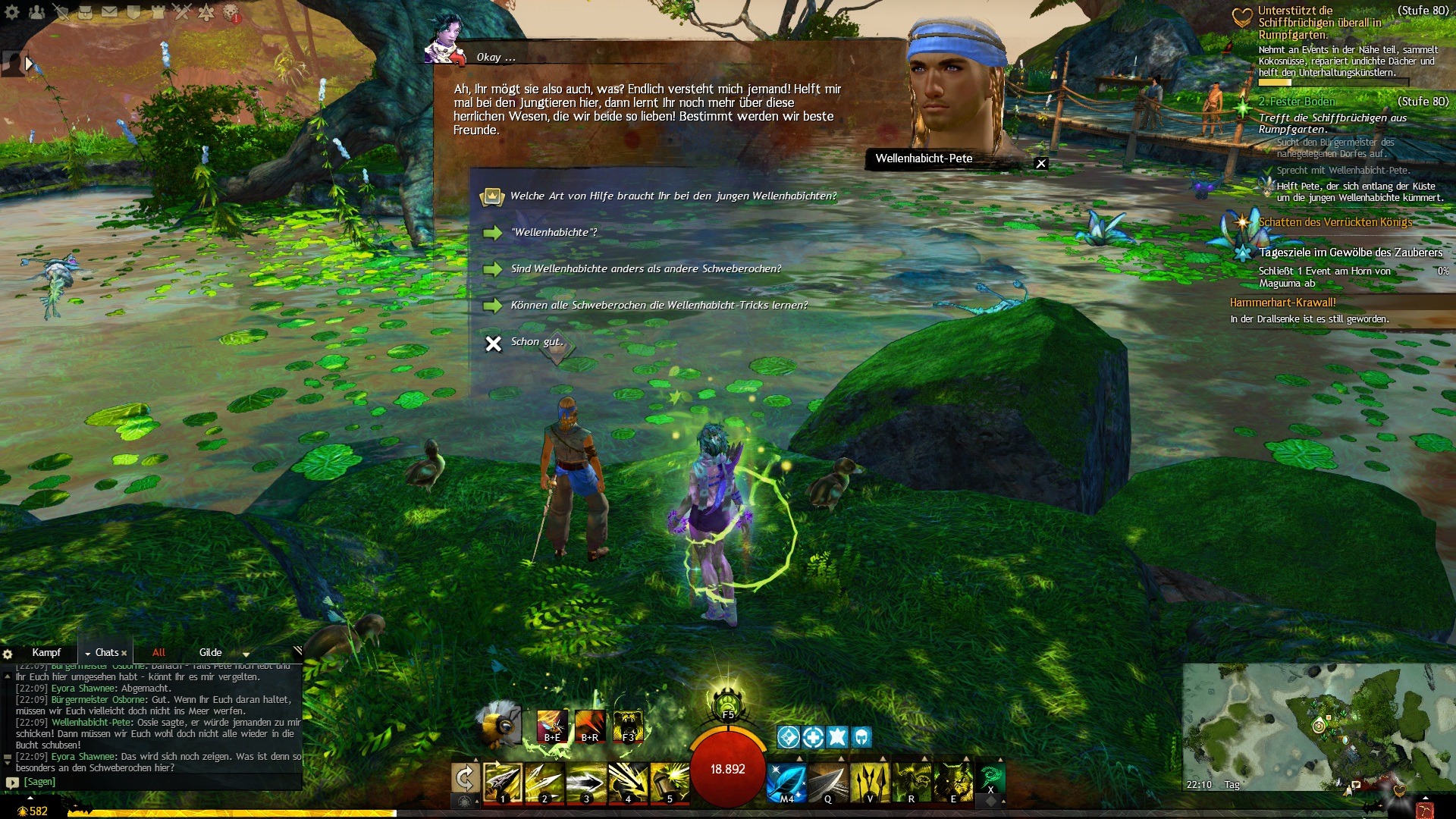Click the weapon swap arrows button
Screen dimensions: 1456x819
[464, 778]
